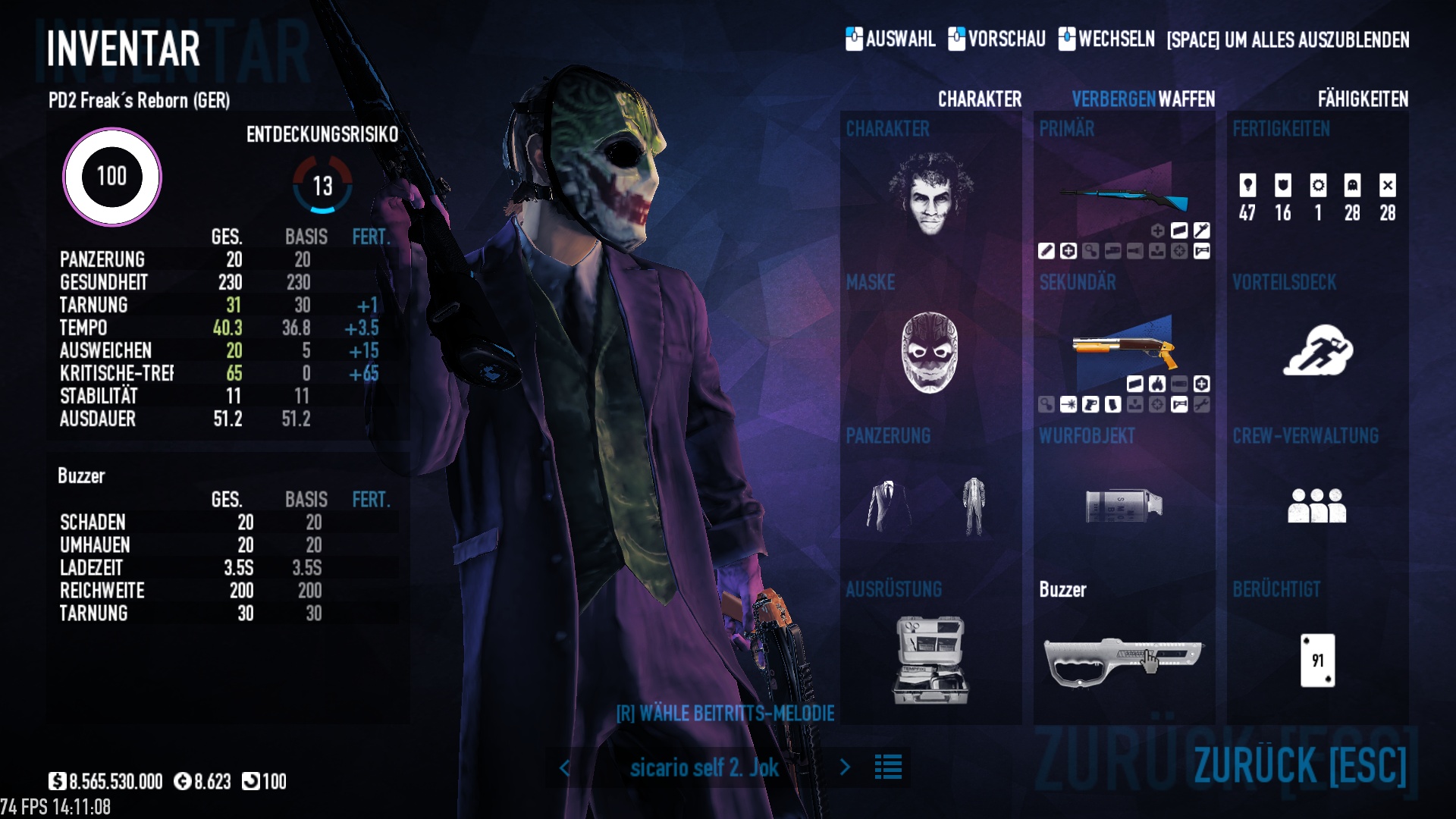Image resolution: width=1456 pixels, height=819 pixels.
Task: Switch to the previous loadout profile arrow
Action: coord(565,767)
